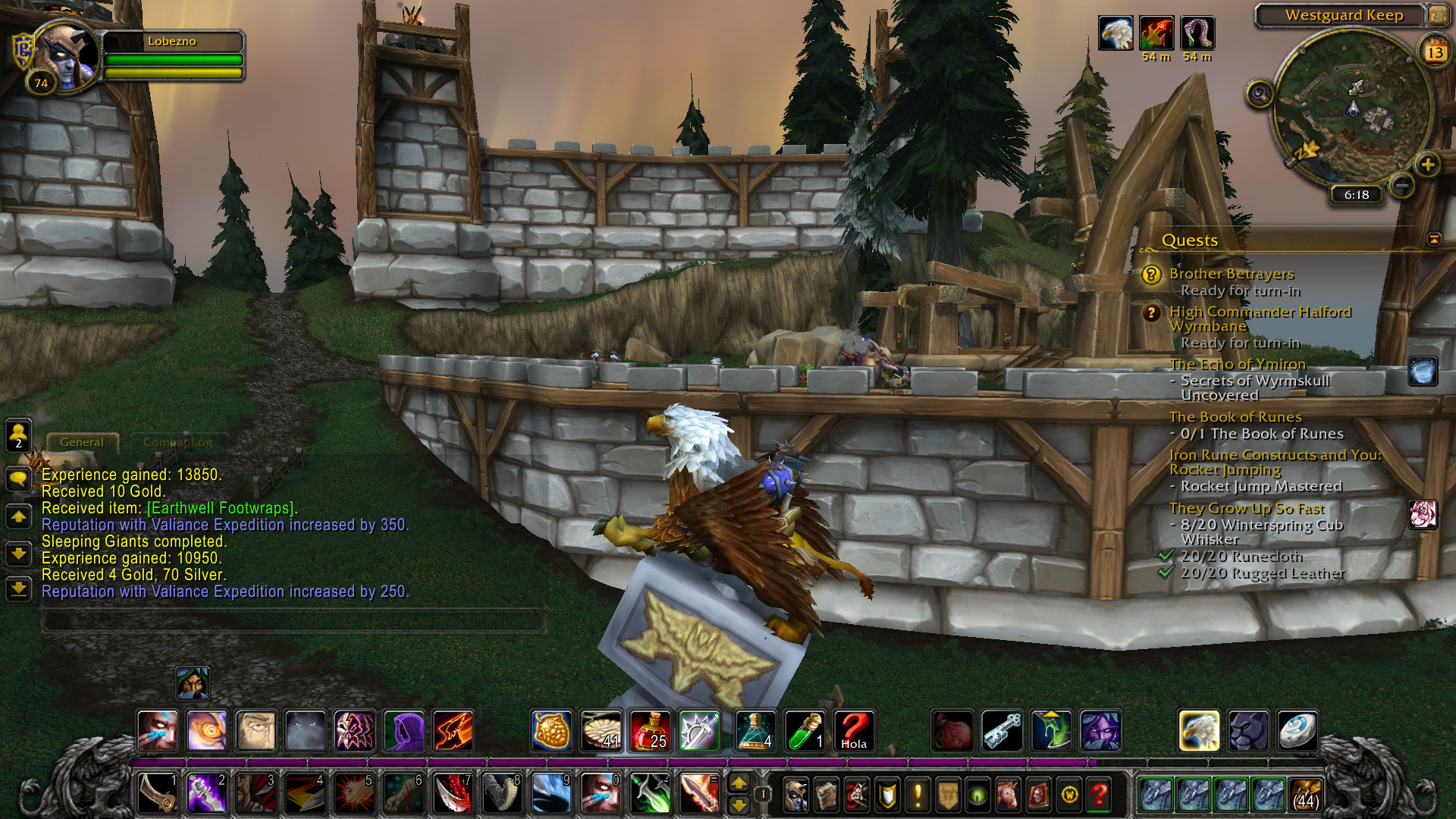
Task: Open the red question mark Help micro button
Action: [x=1099, y=795]
